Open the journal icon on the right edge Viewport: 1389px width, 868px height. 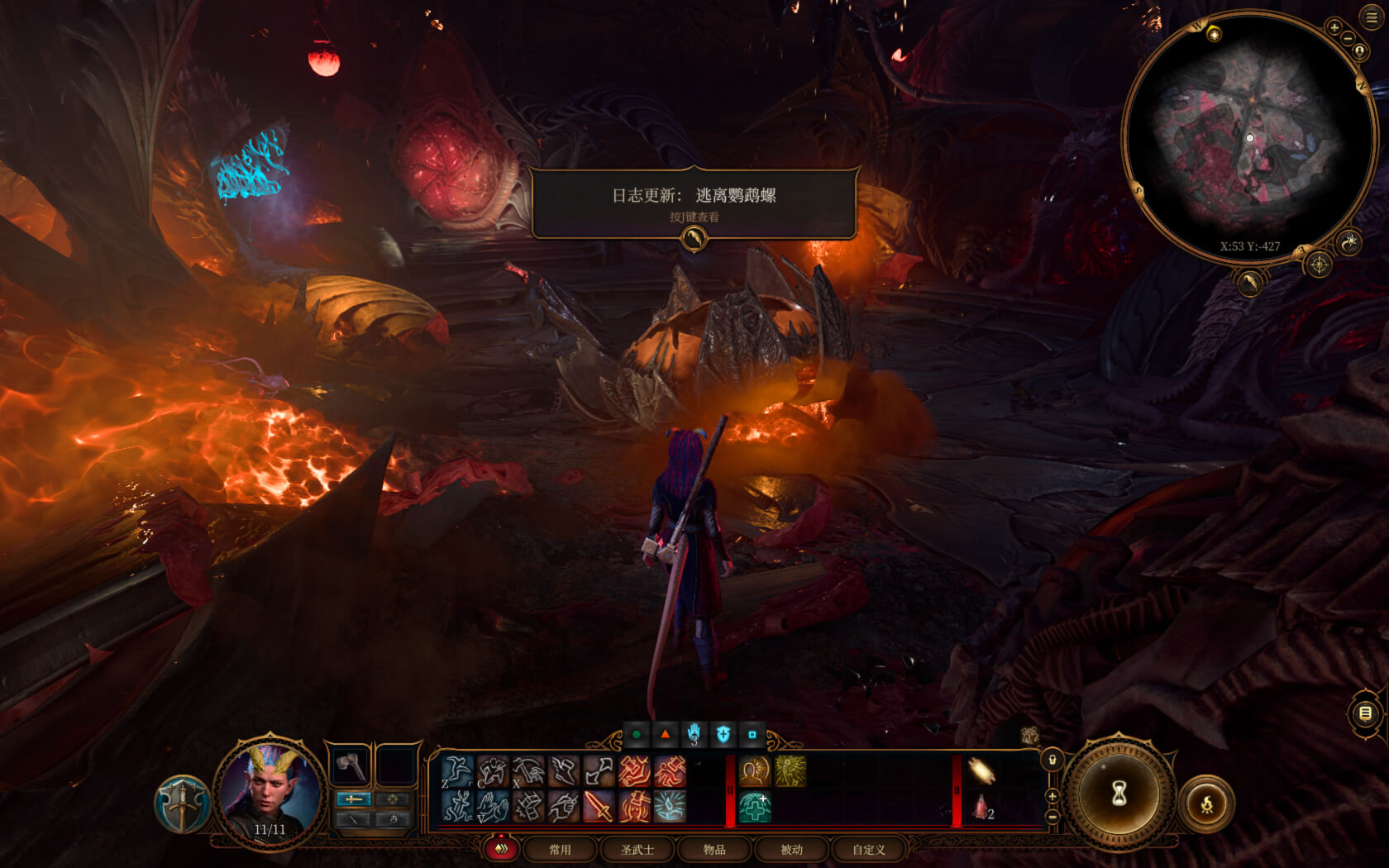(x=1366, y=713)
